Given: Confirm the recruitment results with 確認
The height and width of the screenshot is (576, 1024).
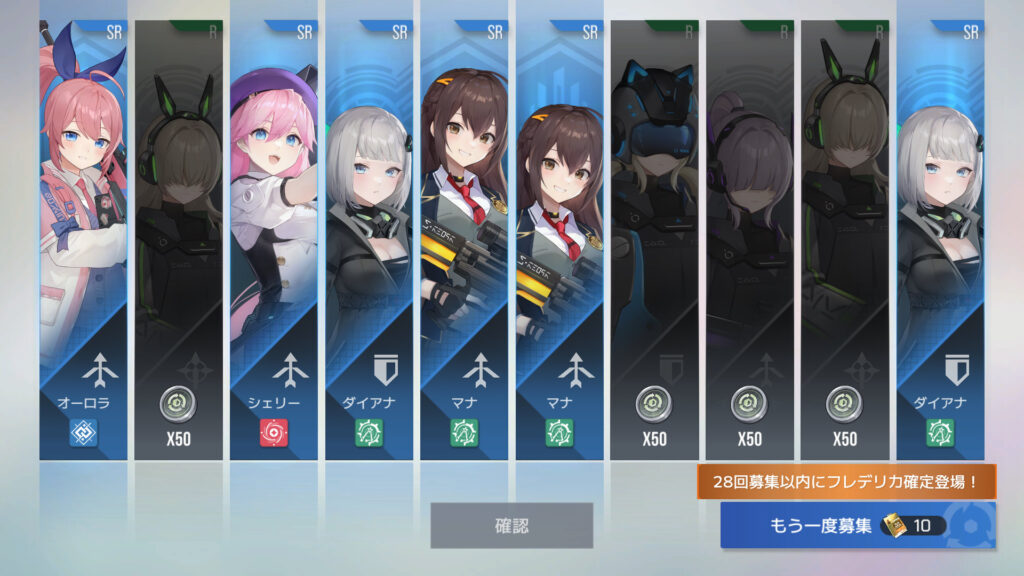Looking at the screenshot, I should 511,525.
